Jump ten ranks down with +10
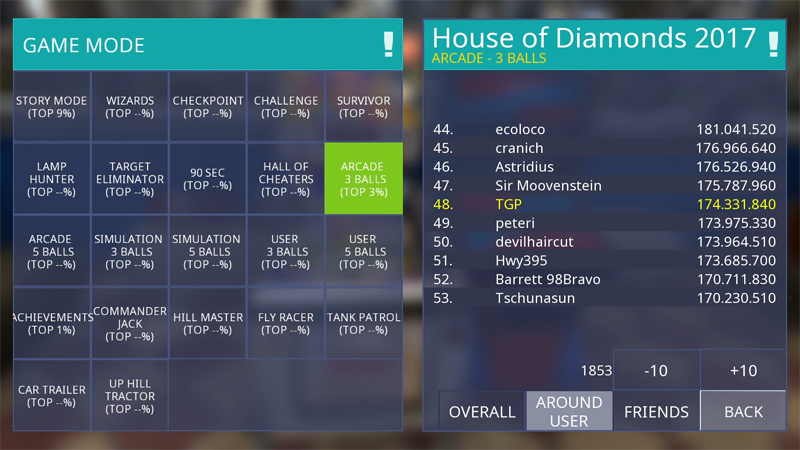This screenshot has height=450, width=800. pos(743,370)
